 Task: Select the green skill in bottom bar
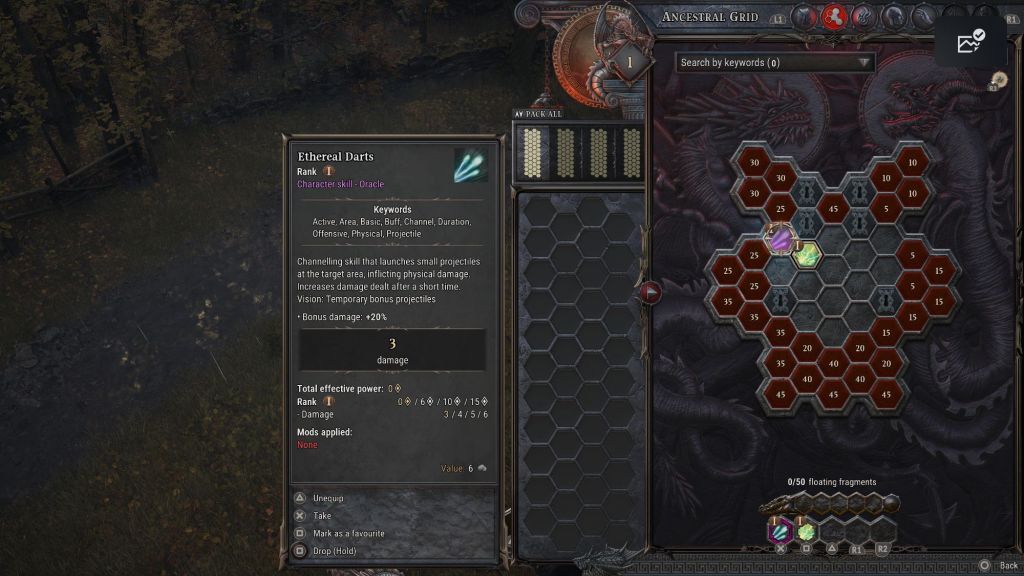pos(806,530)
